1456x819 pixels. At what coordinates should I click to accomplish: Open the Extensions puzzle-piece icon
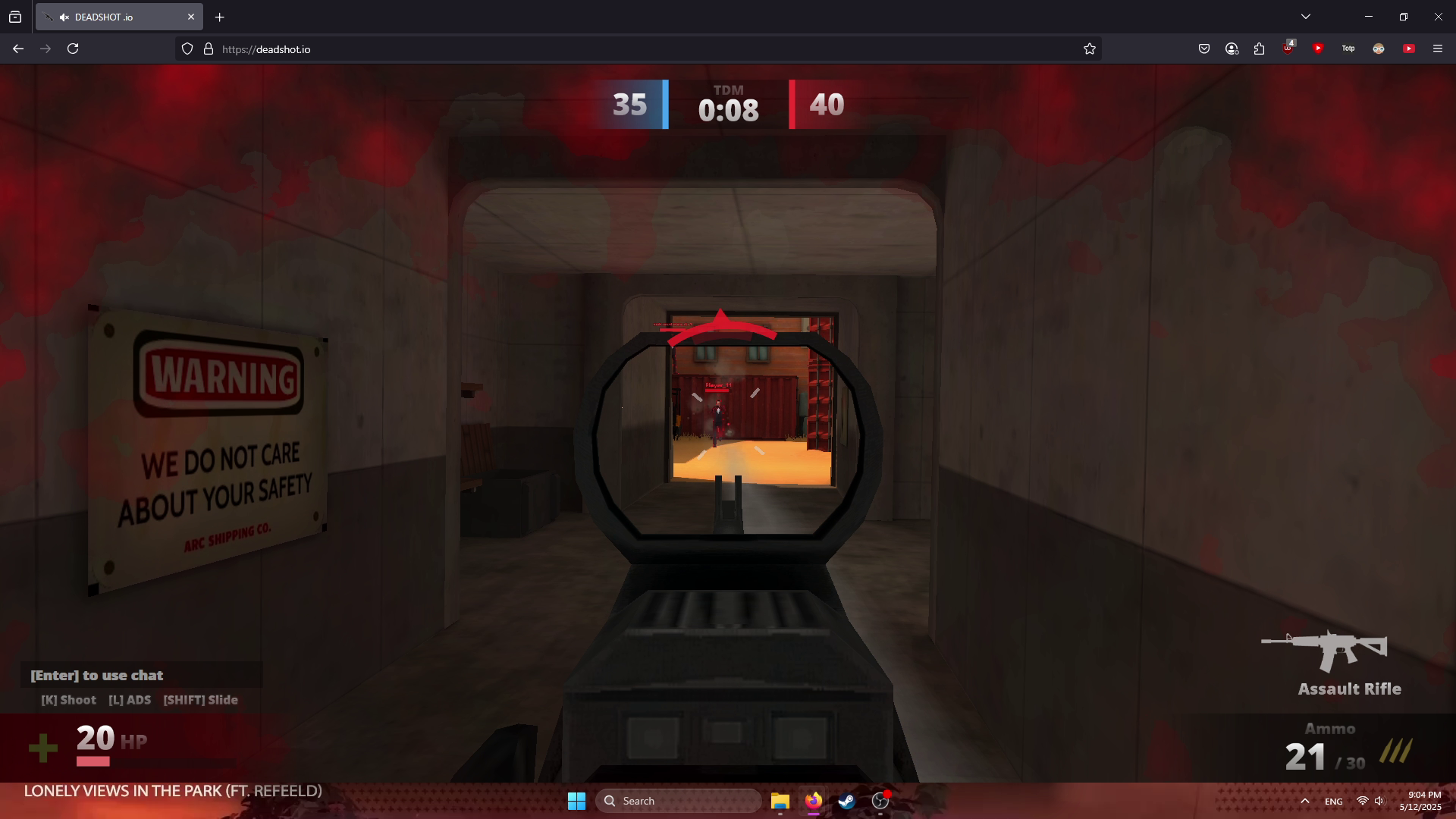[1259, 49]
